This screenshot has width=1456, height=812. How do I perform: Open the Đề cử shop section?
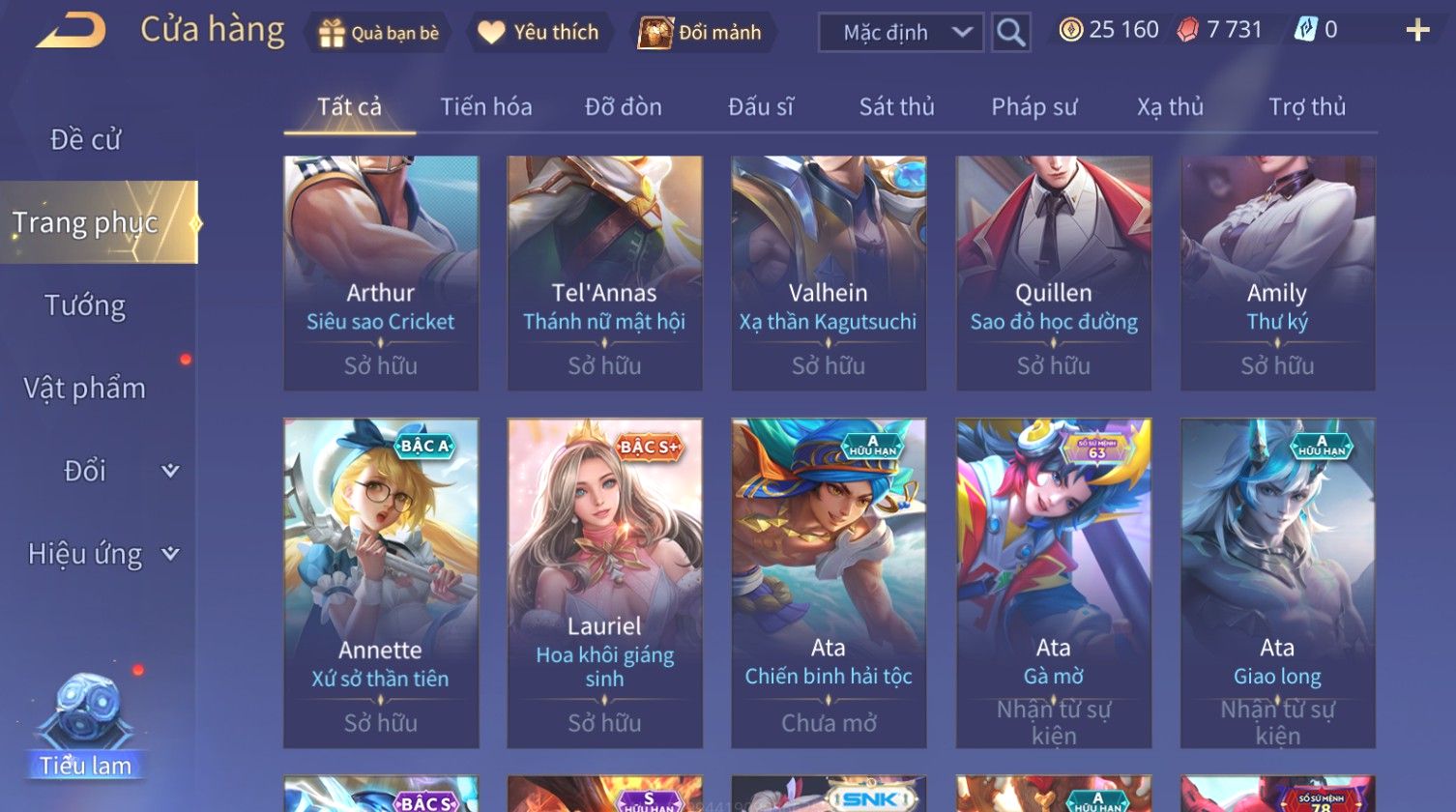pos(86,140)
